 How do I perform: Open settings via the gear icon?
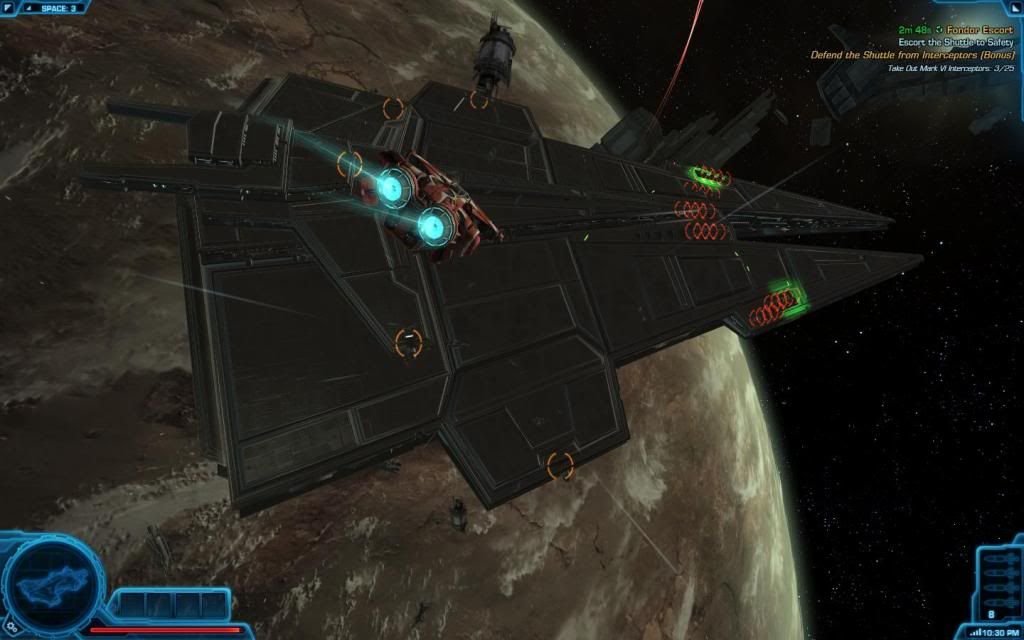11,628
